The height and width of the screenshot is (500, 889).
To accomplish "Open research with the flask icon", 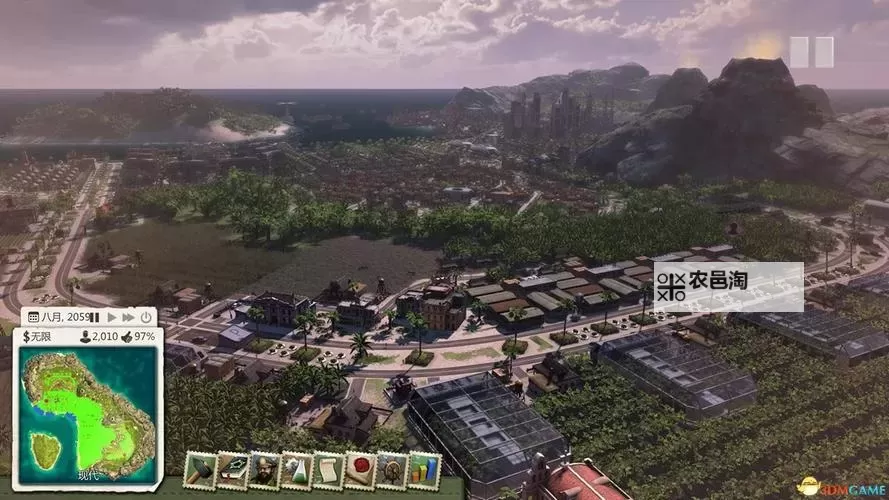I will [296, 469].
